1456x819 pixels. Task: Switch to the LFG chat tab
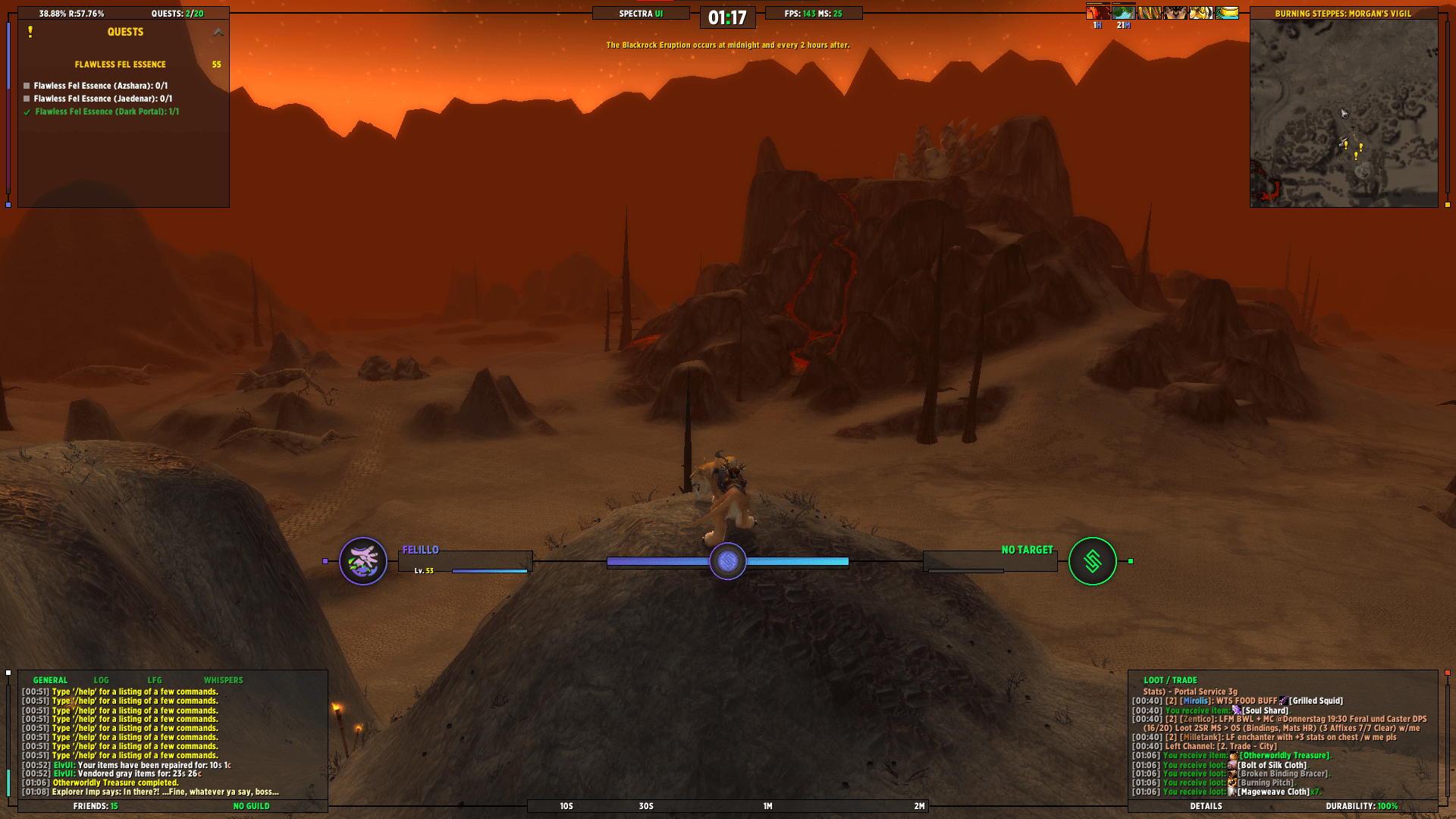click(157, 679)
